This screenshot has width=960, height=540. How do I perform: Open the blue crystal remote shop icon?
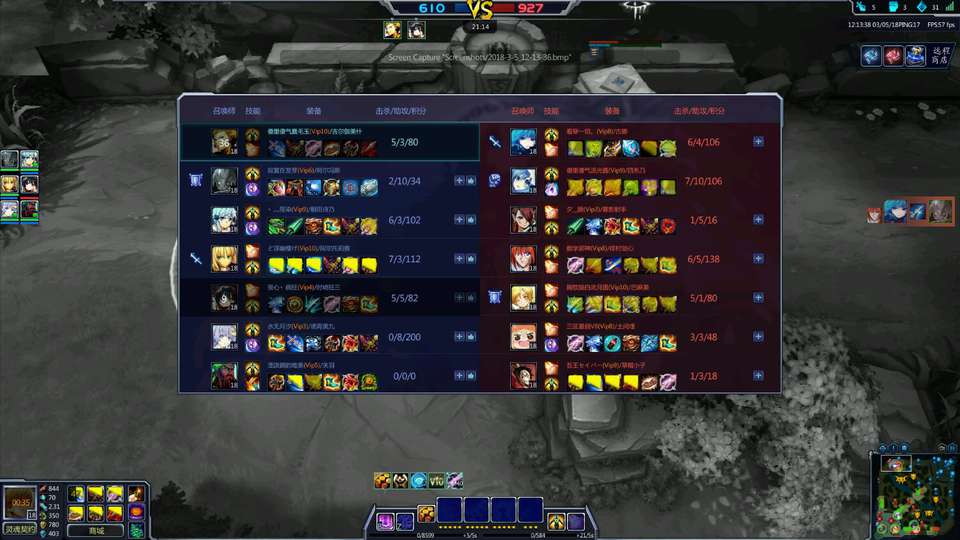[870, 56]
